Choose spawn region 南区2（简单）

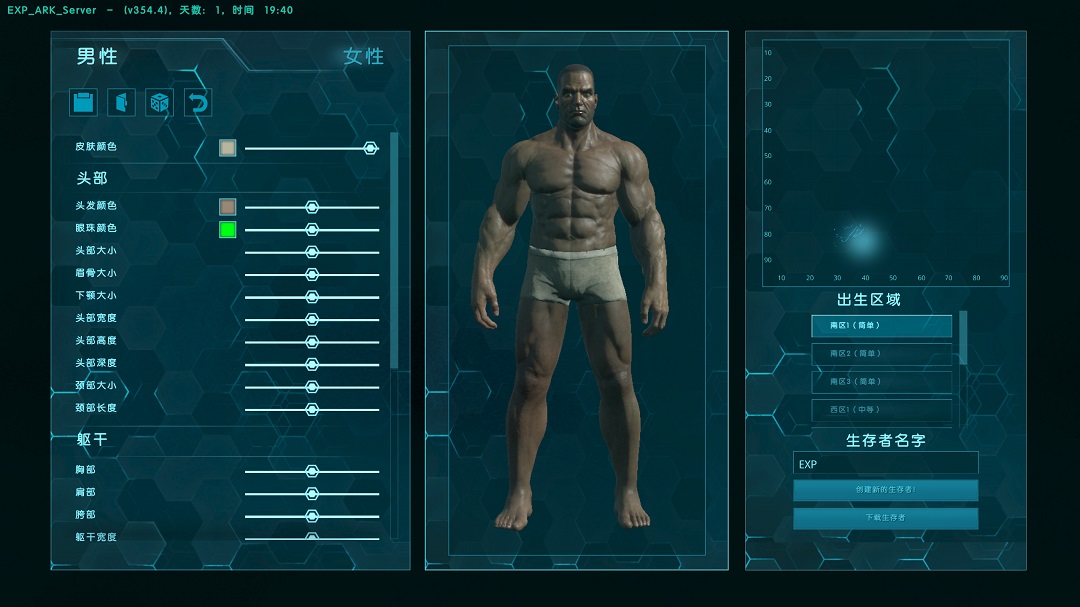(881, 354)
